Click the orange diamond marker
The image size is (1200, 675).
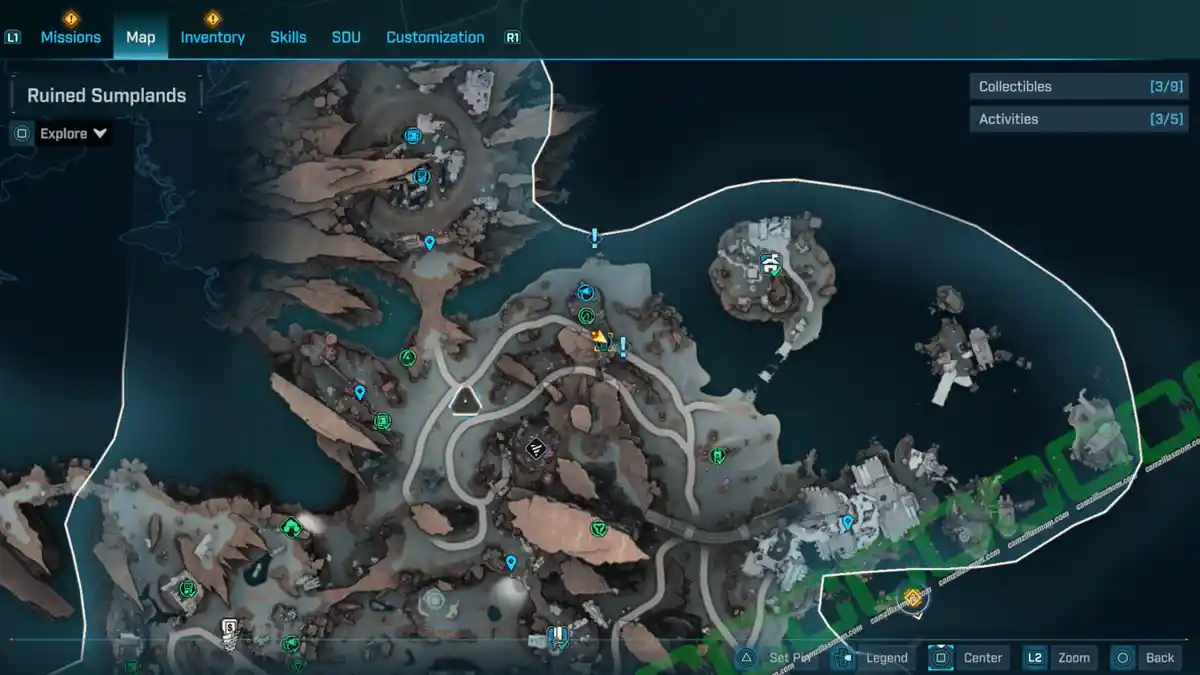[912, 598]
